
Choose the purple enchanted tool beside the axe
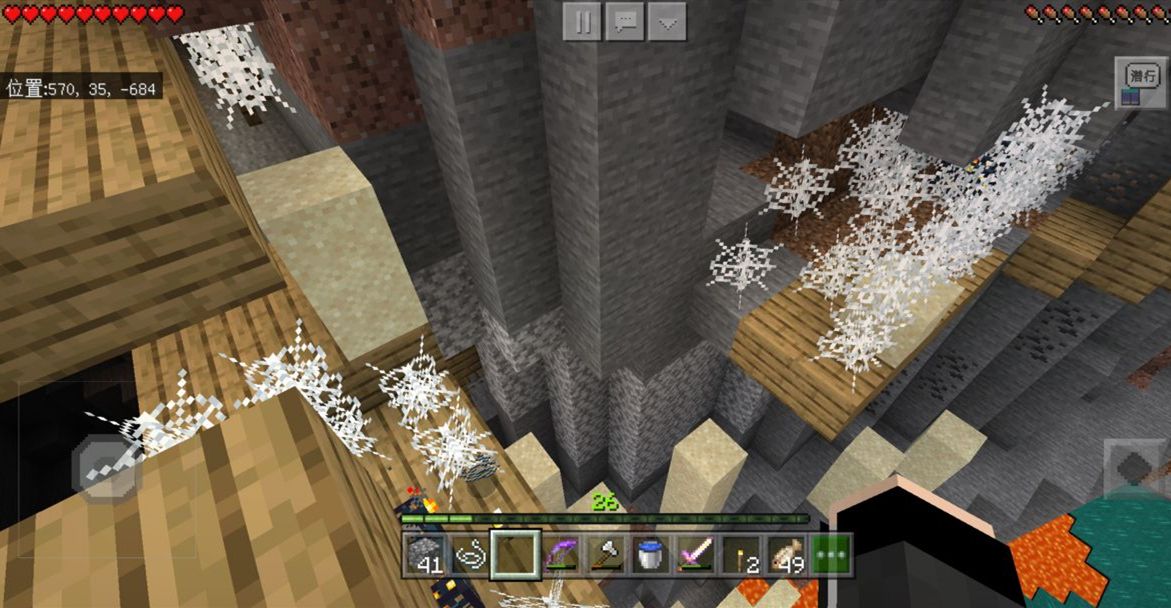(558, 554)
